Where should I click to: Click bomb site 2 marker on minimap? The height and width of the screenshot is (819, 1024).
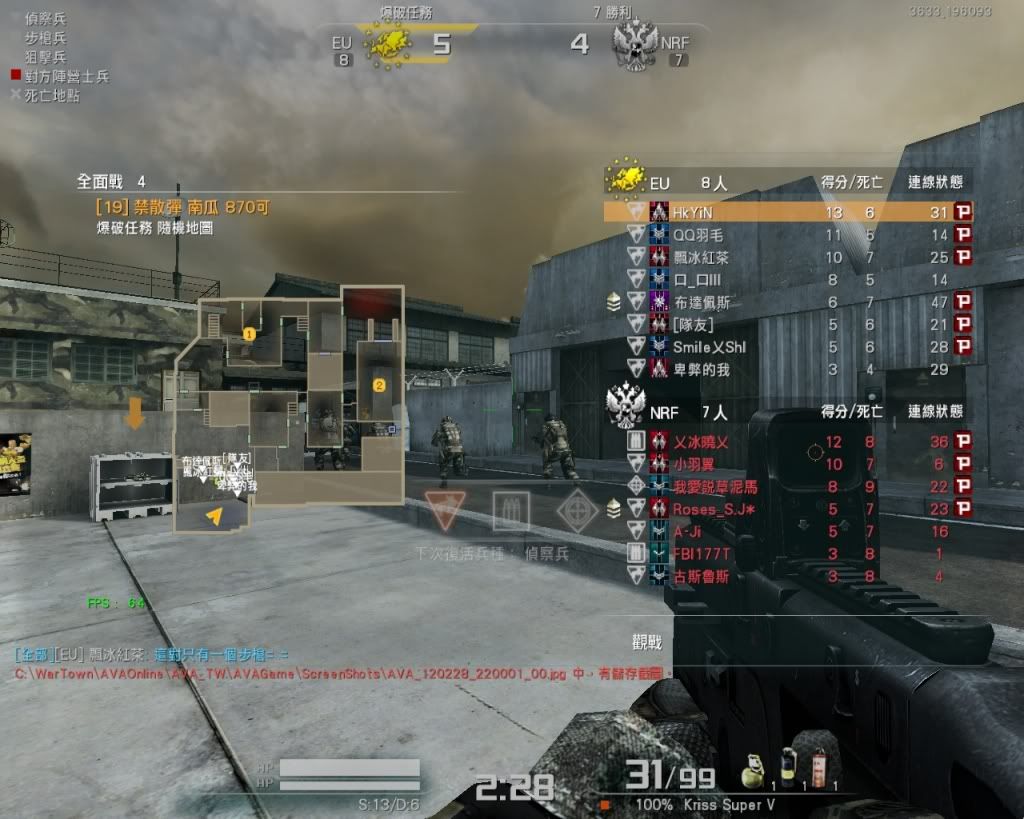[x=379, y=384]
